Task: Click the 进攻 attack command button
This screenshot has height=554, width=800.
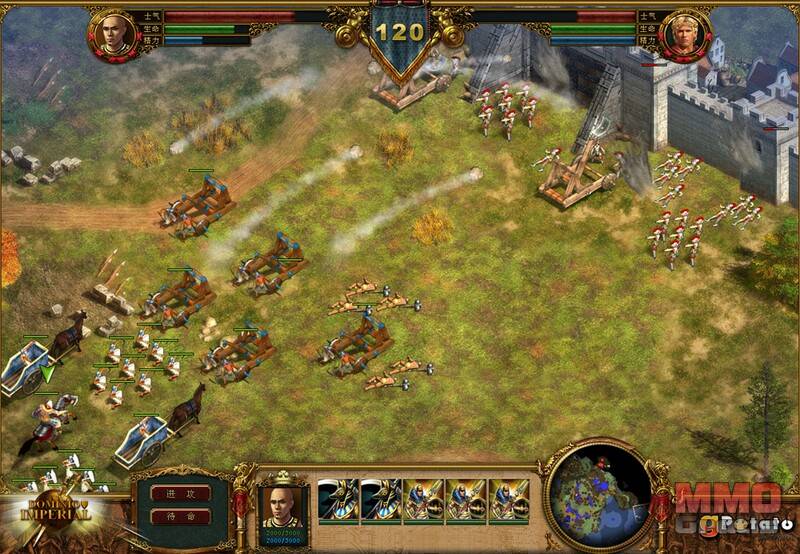Action: tap(181, 493)
